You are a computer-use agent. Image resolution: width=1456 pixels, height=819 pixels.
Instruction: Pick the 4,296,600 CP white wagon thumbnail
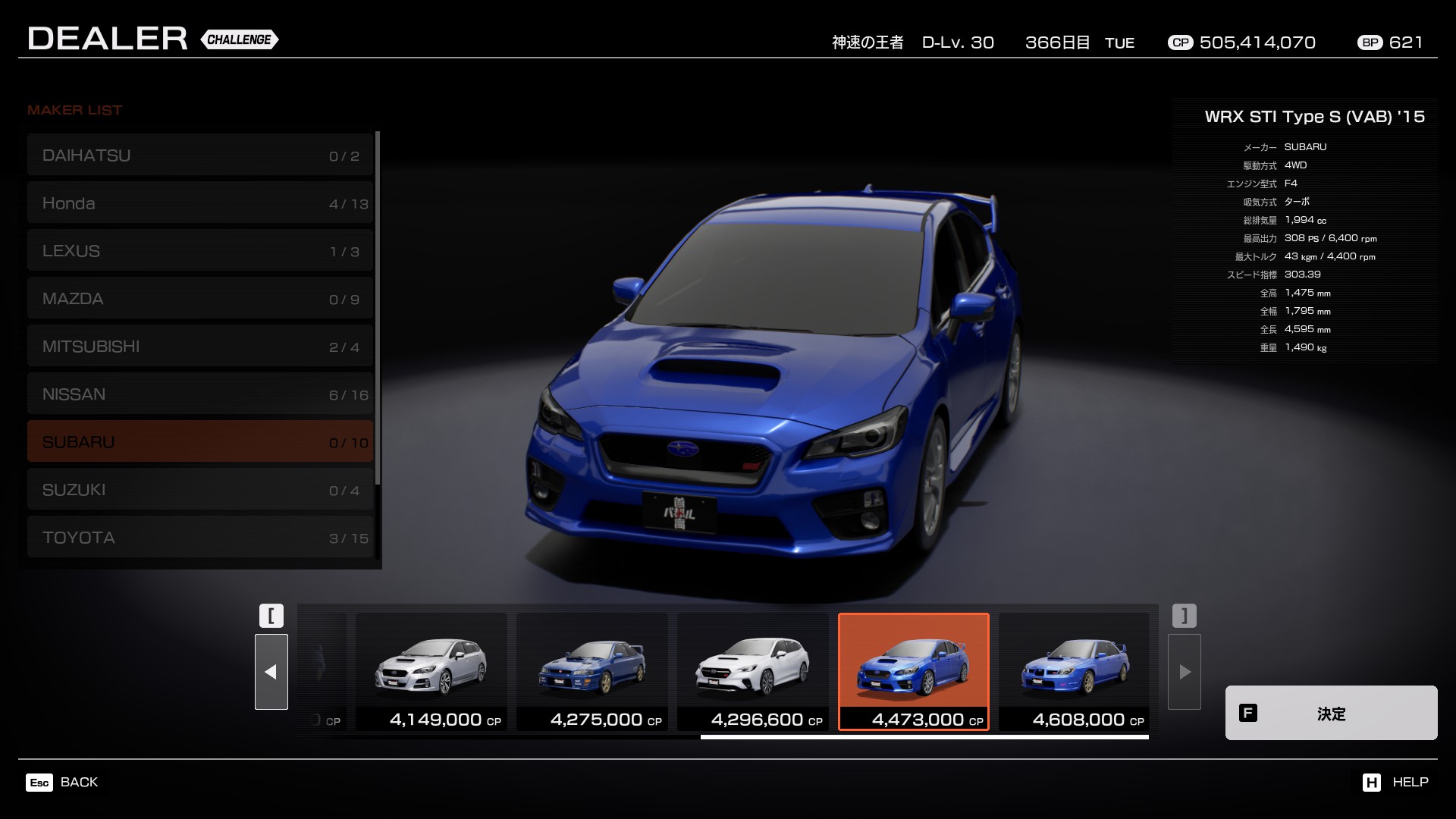tap(753, 672)
